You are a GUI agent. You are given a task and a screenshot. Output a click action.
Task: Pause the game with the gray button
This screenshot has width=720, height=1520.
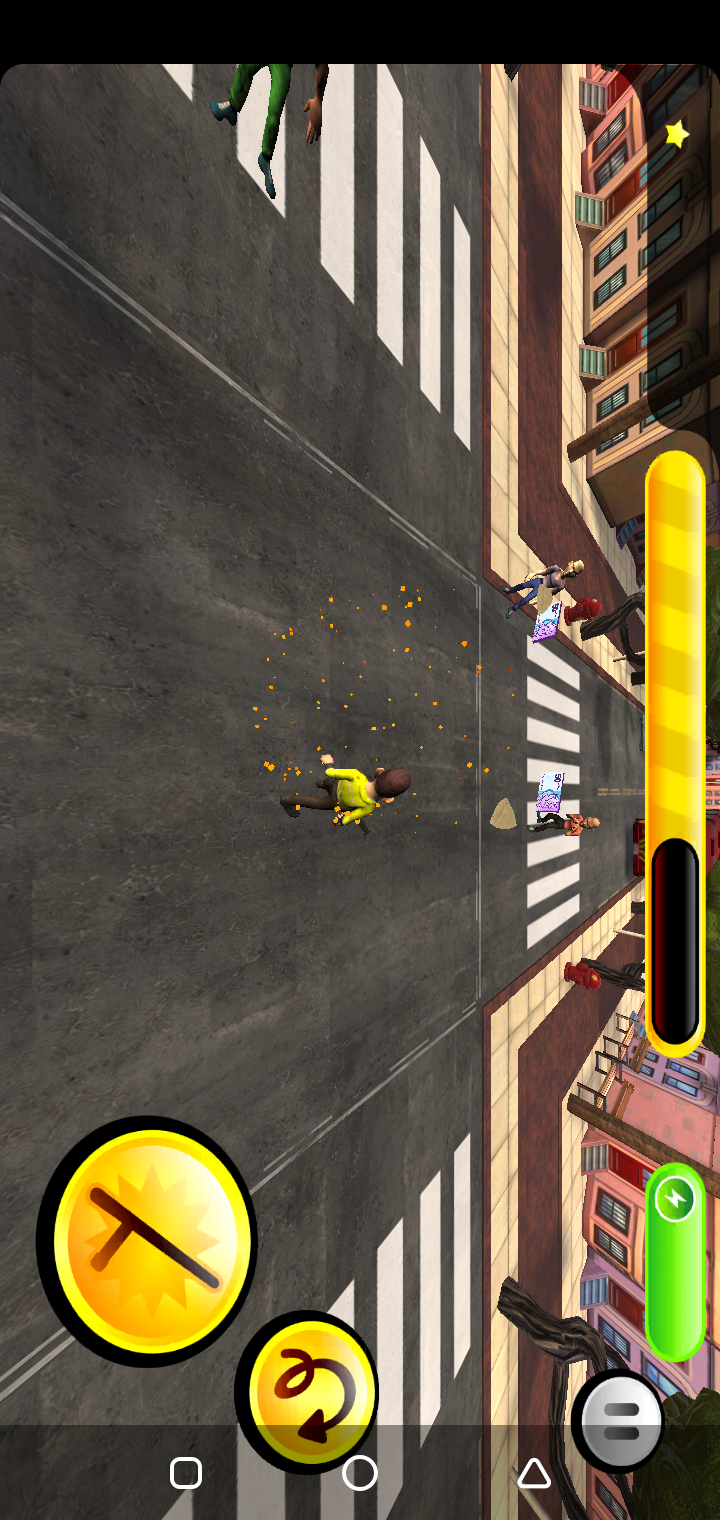(x=619, y=1421)
